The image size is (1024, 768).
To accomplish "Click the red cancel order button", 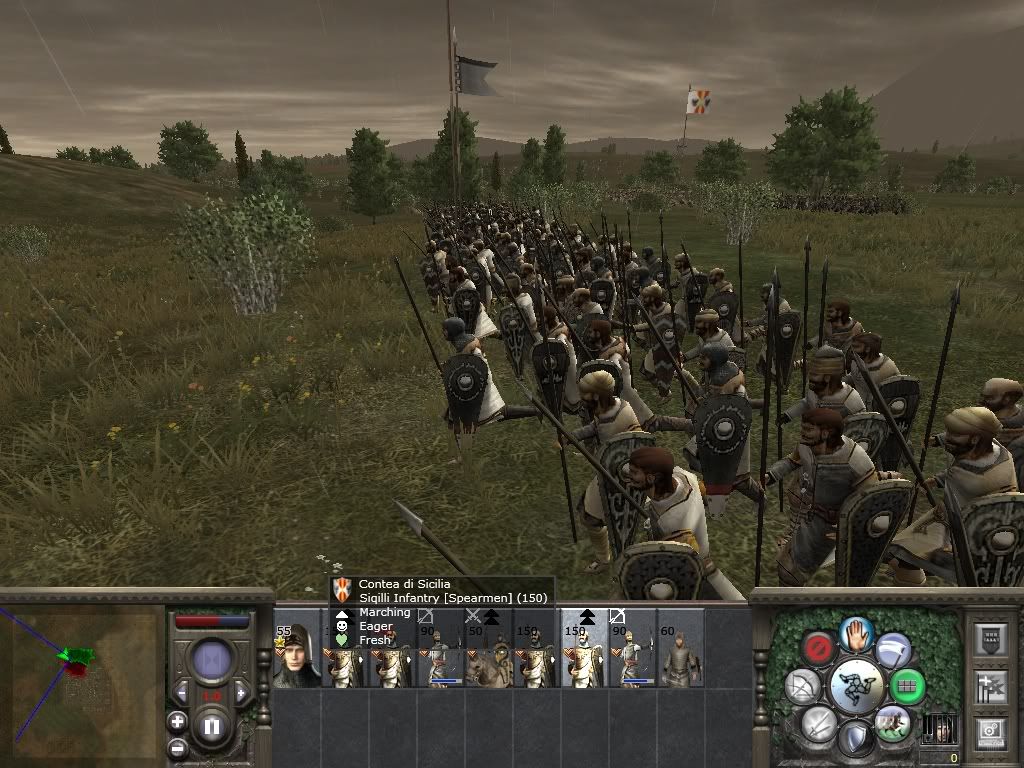I will 819,648.
